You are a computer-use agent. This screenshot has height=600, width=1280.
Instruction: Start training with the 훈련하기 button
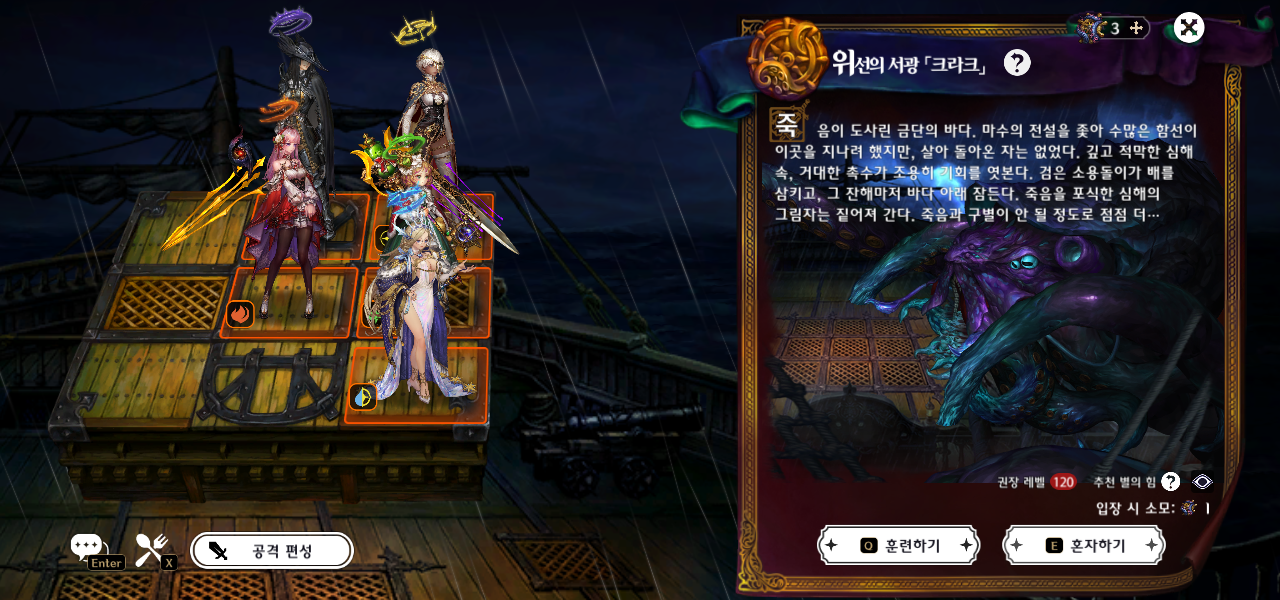898,545
